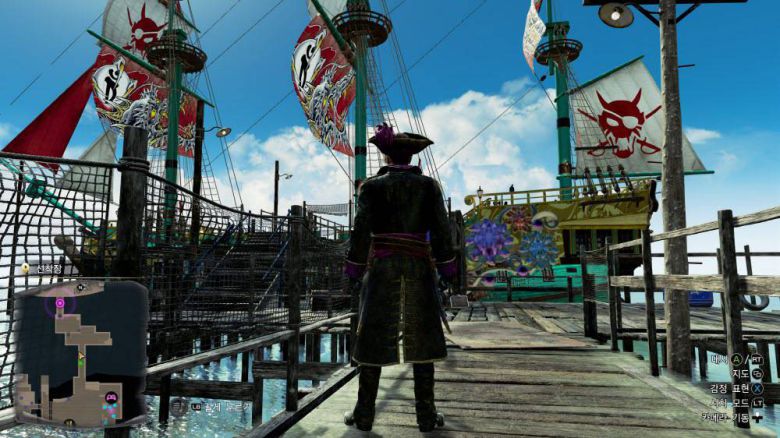
Task: Click the pink gamepad marker on minimap
Action: 109,398
